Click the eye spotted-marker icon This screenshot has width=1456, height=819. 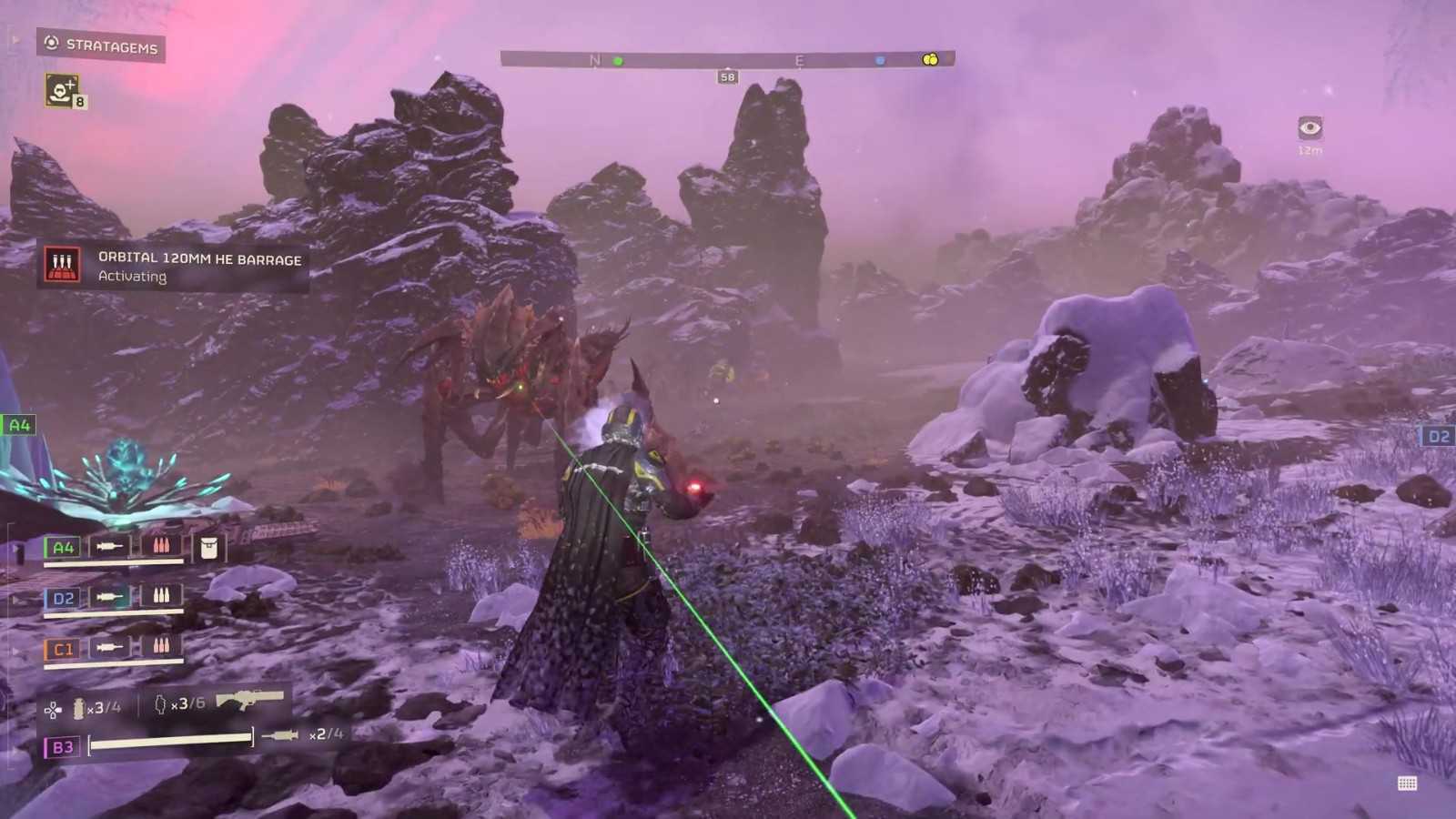[1309, 127]
